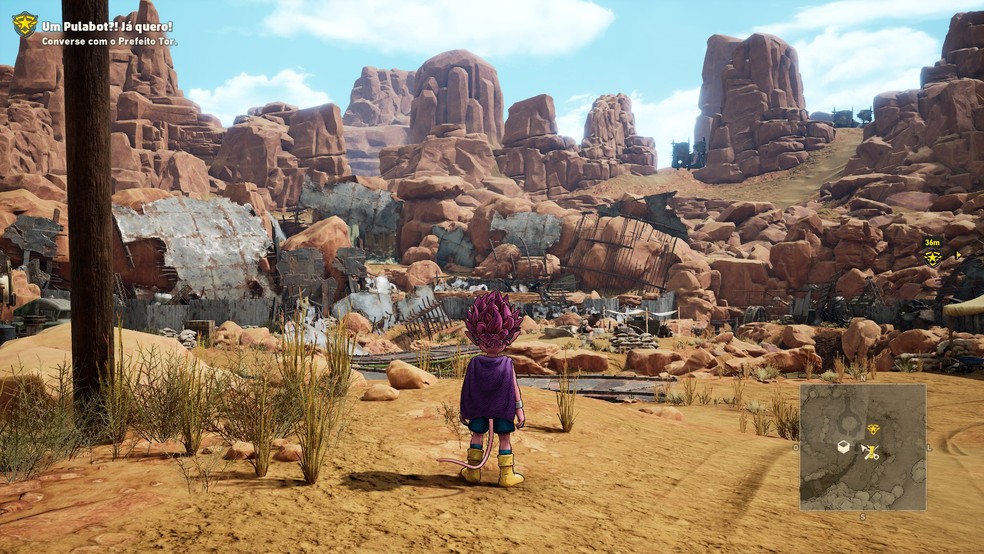This screenshot has height=554, width=984.
Task: Click the "Um Pulabot?! Já quero!" quest tracker
Action: [107, 26]
